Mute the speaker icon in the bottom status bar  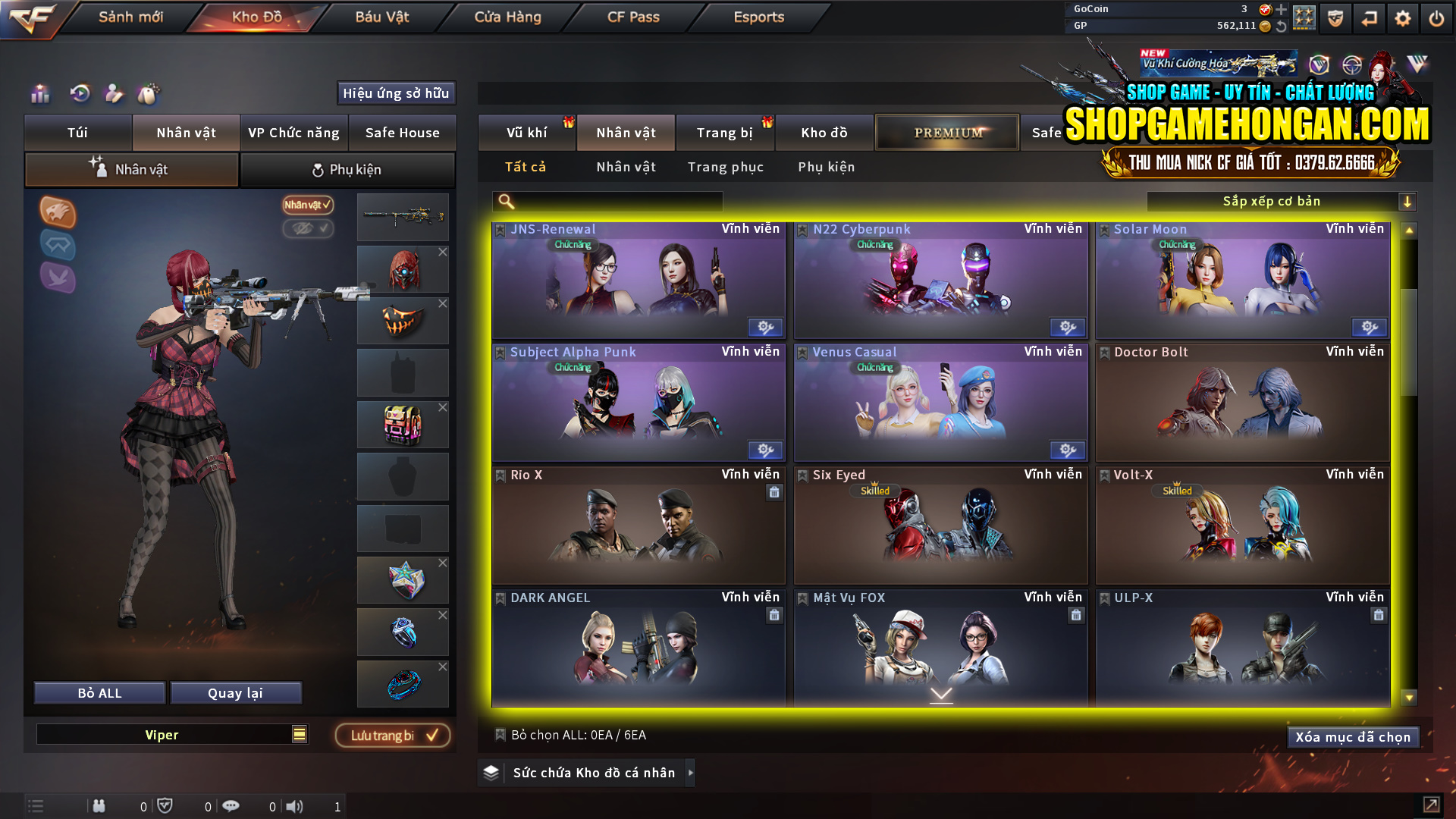tap(296, 806)
